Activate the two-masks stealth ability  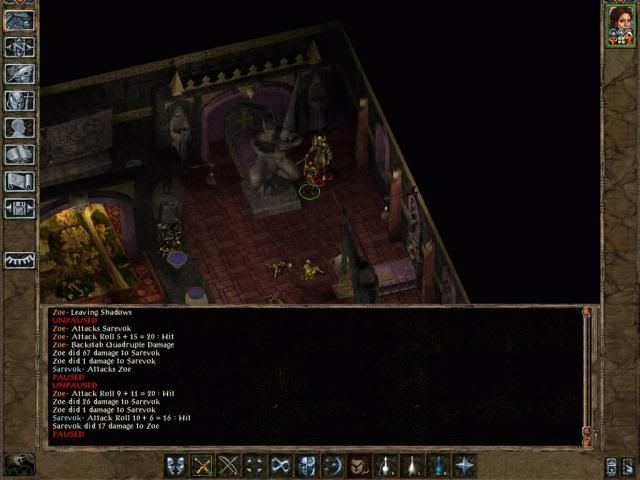pyautogui.click(x=176, y=465)
